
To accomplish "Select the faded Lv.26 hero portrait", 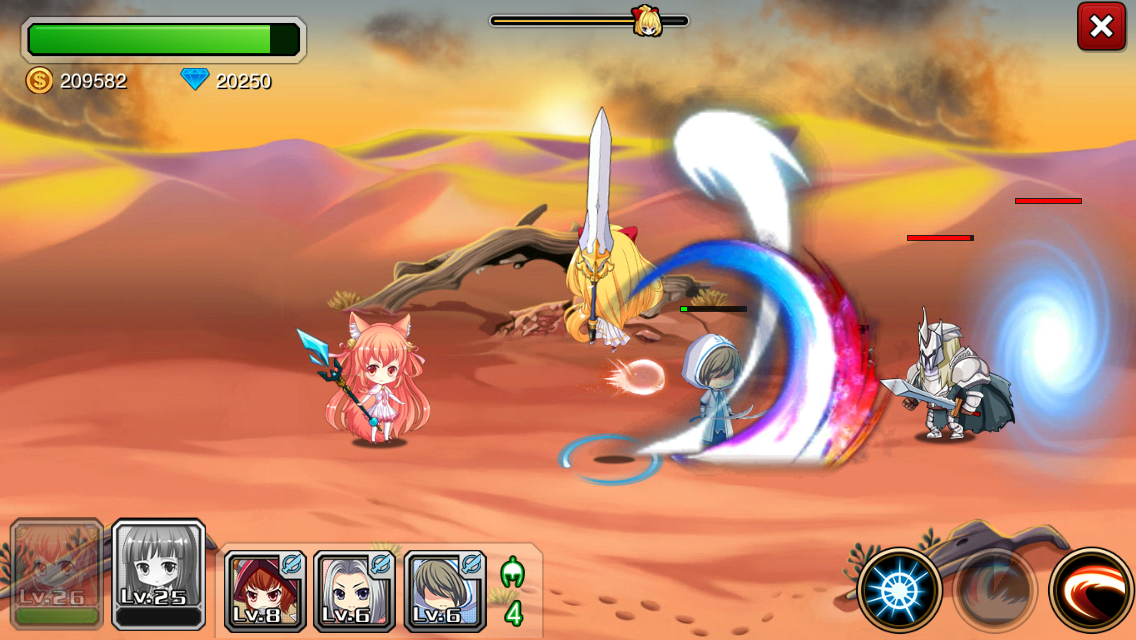I will (57, 574).
